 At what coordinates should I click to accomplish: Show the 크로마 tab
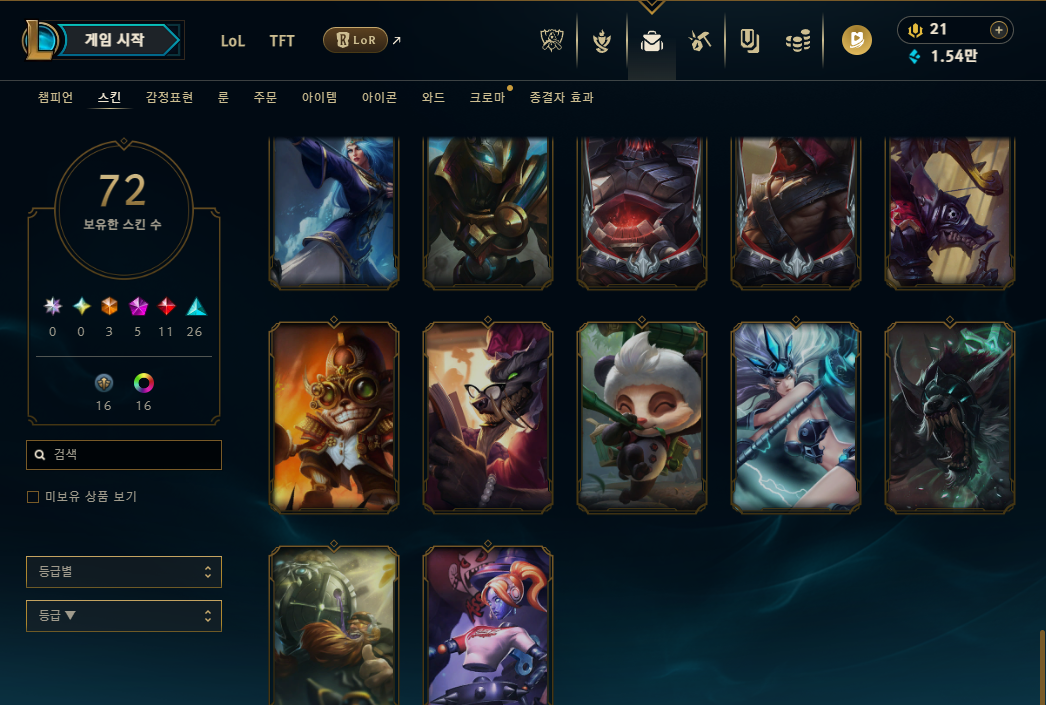pos(487,97)
